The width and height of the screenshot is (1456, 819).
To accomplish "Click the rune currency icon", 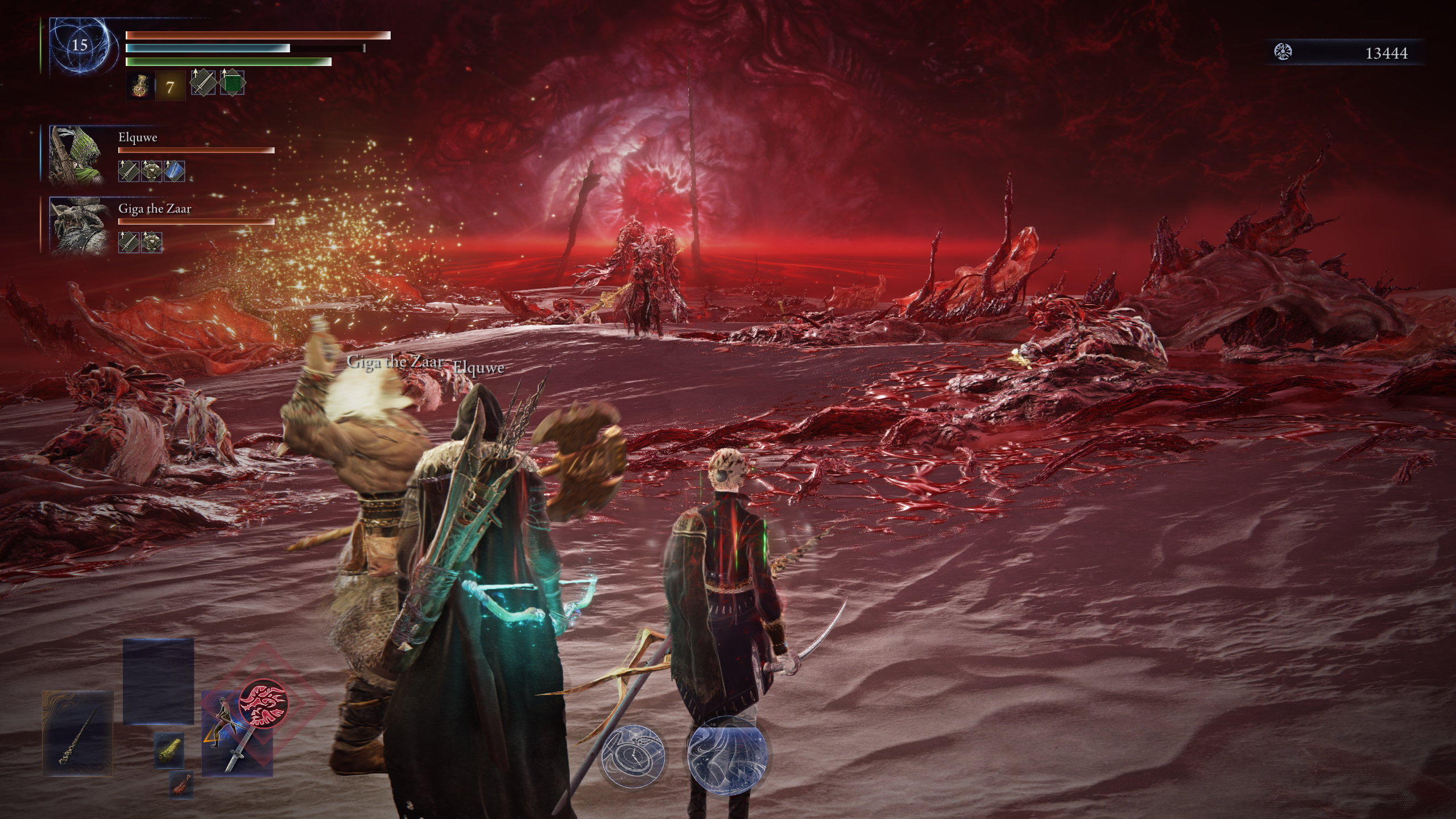I will click(x=1283, y=53).
